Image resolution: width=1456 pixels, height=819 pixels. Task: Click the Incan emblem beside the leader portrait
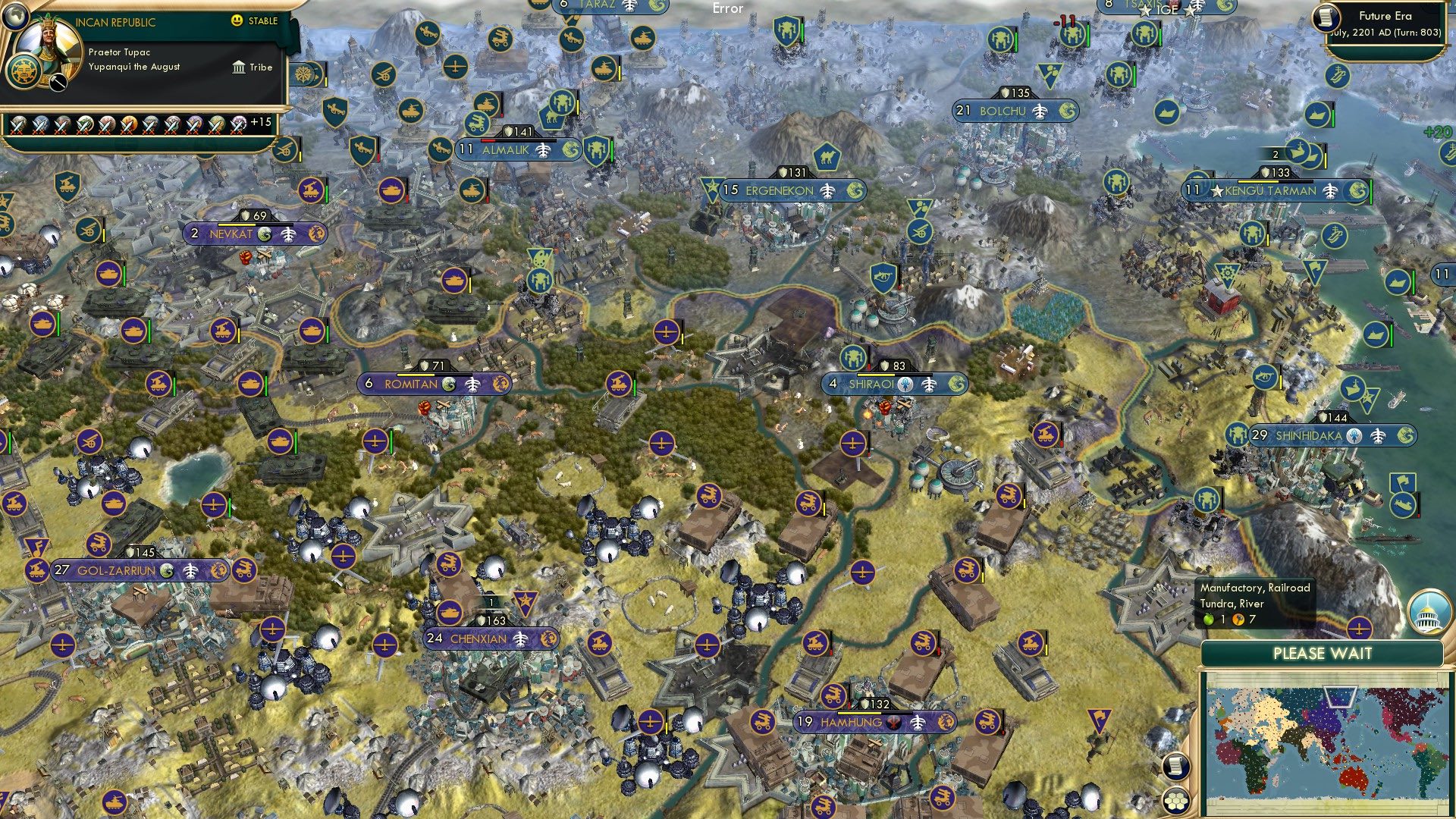tap(23, 71)
